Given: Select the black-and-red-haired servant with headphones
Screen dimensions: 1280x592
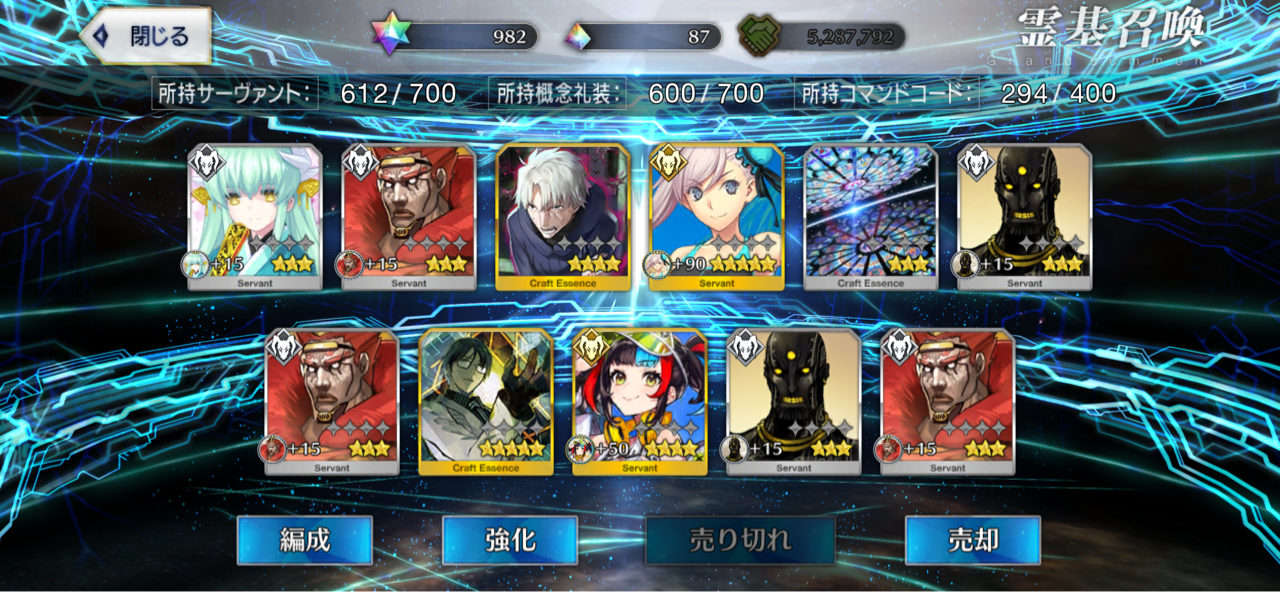Looking at the screenshot, I should pyautogui.click(x=639, y=400).
